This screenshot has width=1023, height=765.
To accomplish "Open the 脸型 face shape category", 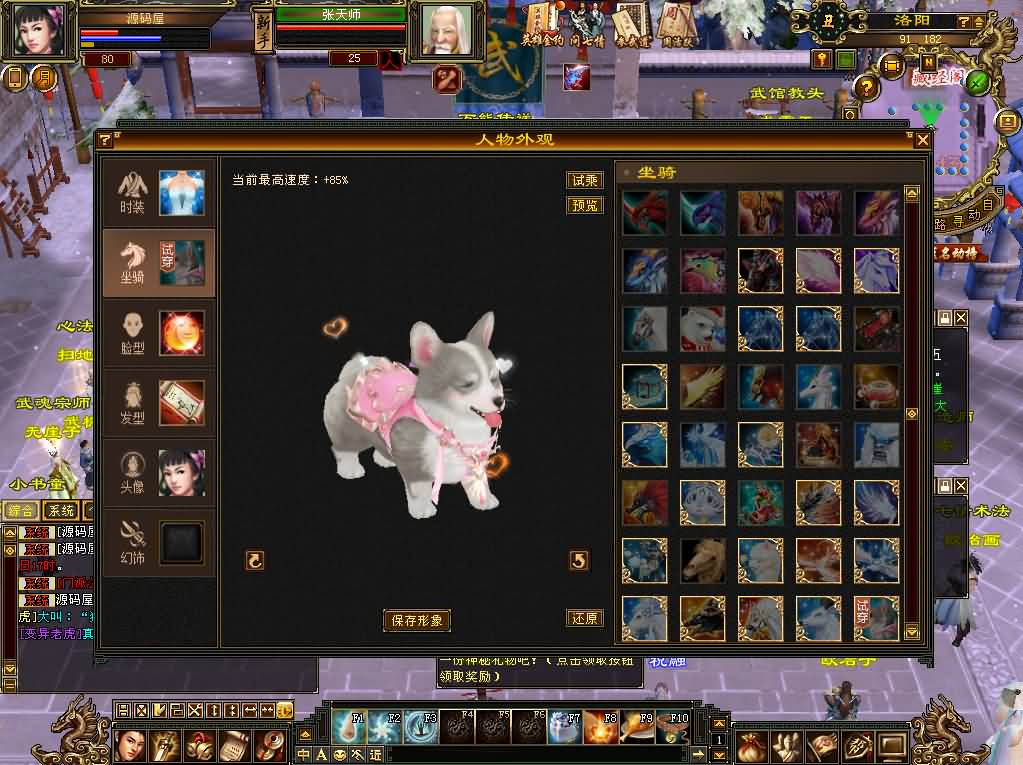I will 159,333.
